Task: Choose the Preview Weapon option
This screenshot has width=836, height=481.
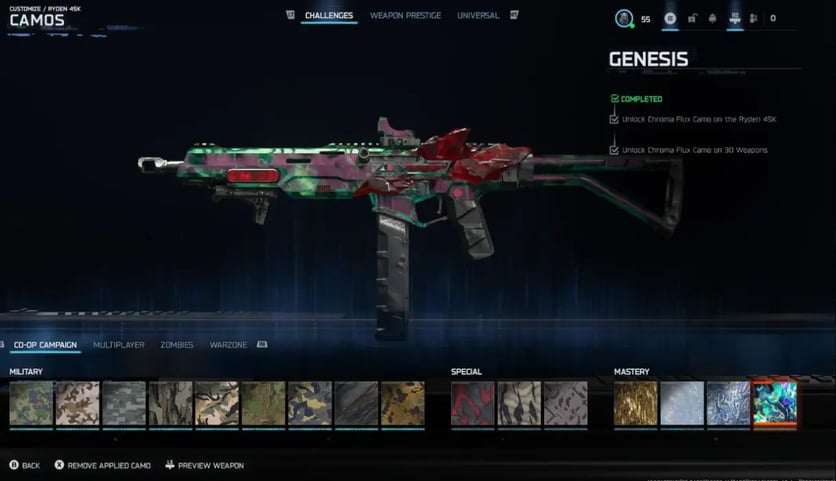Action: click(205, 466)
